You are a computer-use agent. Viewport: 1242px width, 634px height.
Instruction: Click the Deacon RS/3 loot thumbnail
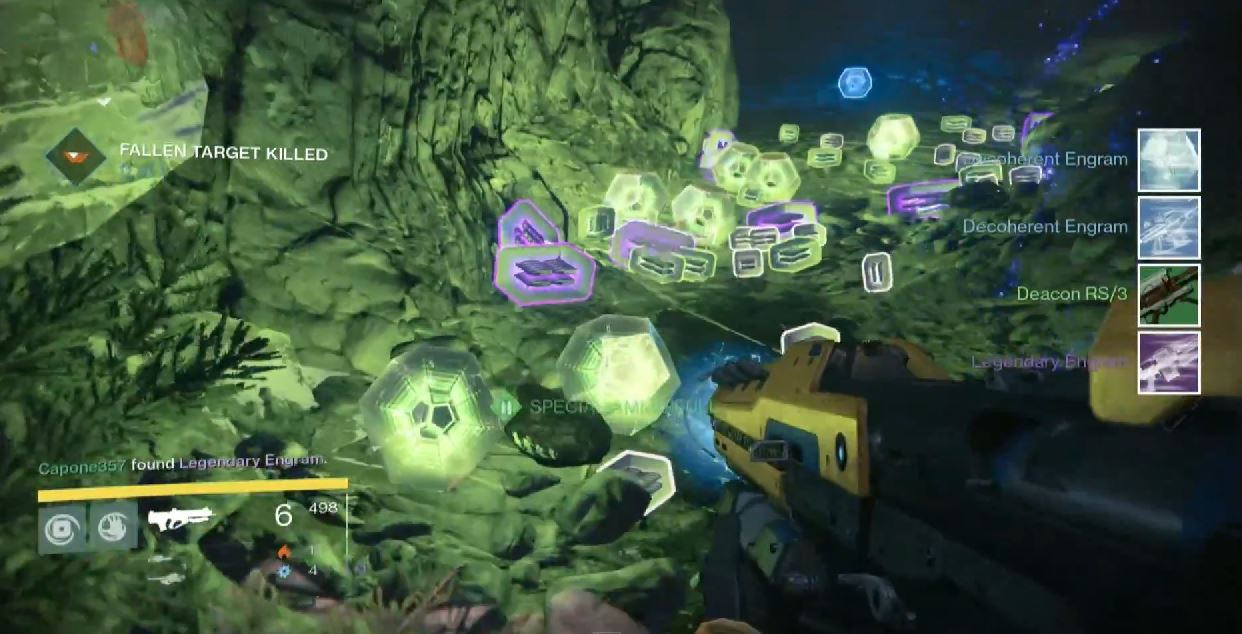point(1169,295)
